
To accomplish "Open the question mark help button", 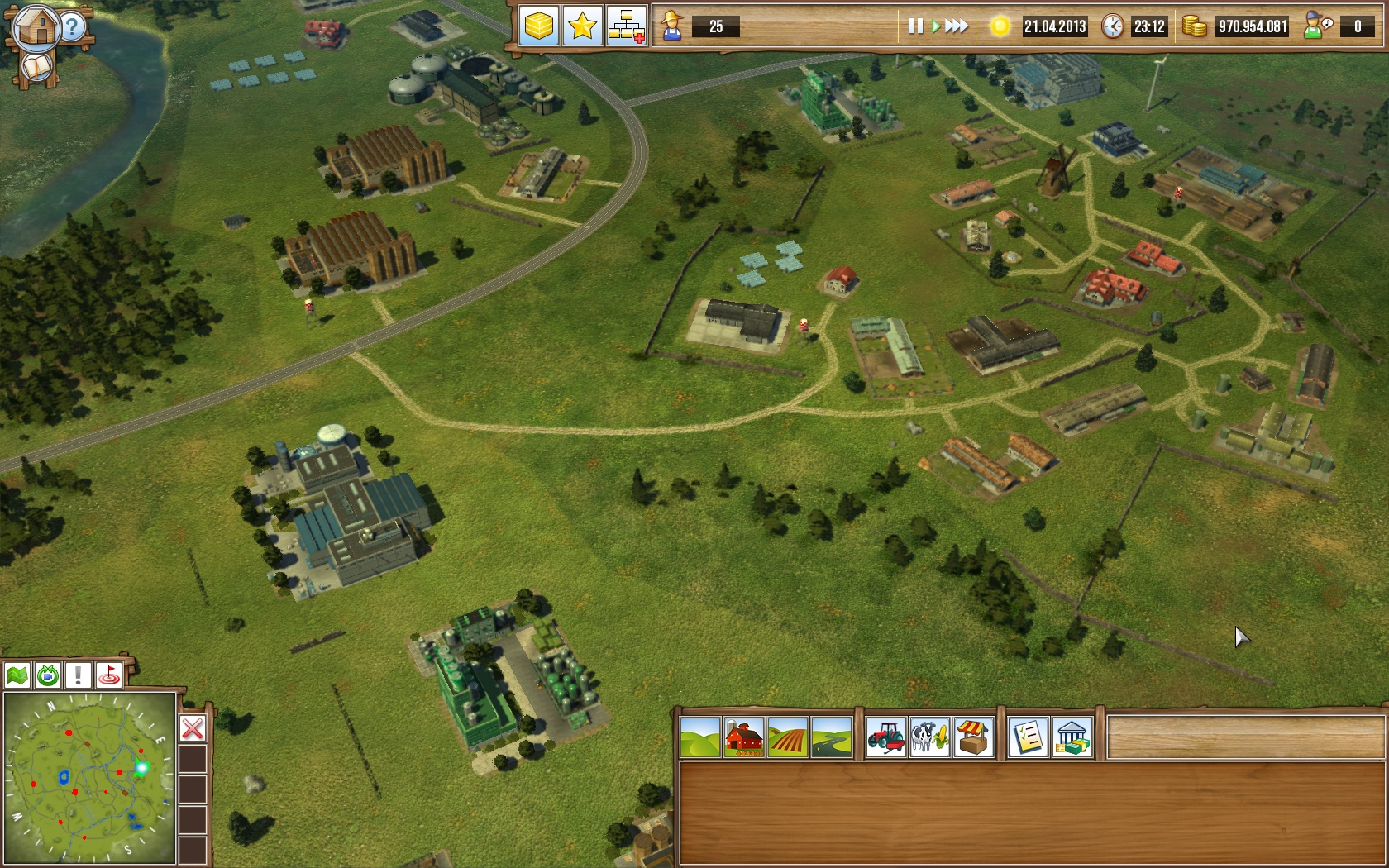I will pyautogui.click(x=73, y=26).
